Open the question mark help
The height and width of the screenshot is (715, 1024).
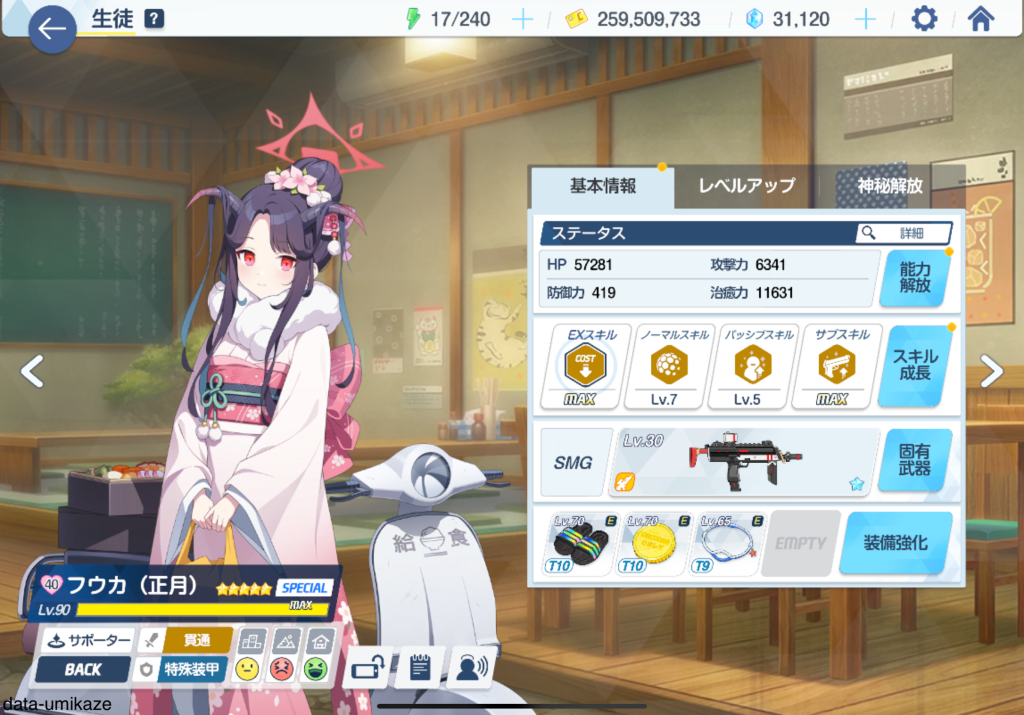point(154,19)
